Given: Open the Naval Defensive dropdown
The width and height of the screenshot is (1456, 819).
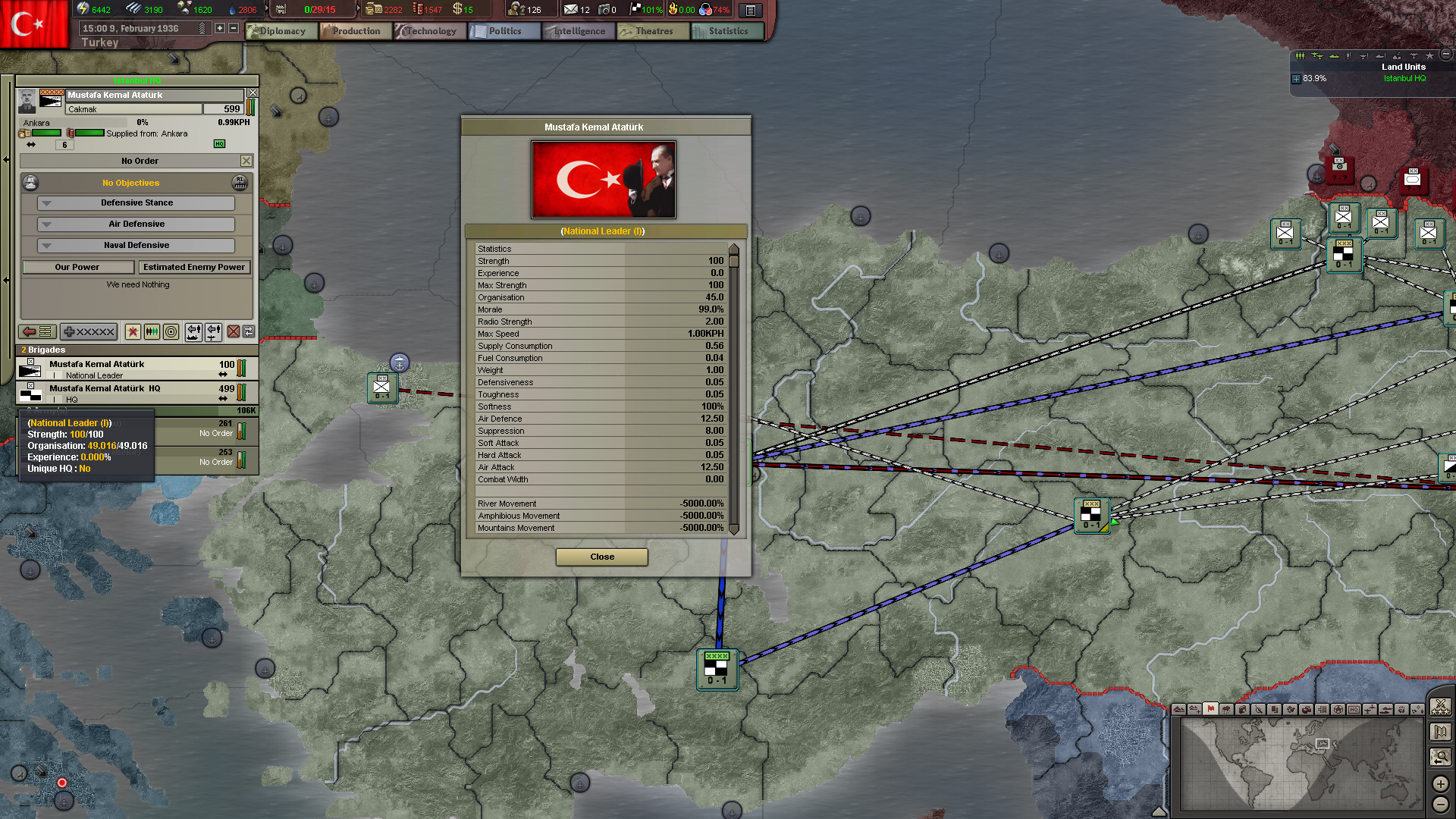Looking at the screenshot, I should coord(135,245).
